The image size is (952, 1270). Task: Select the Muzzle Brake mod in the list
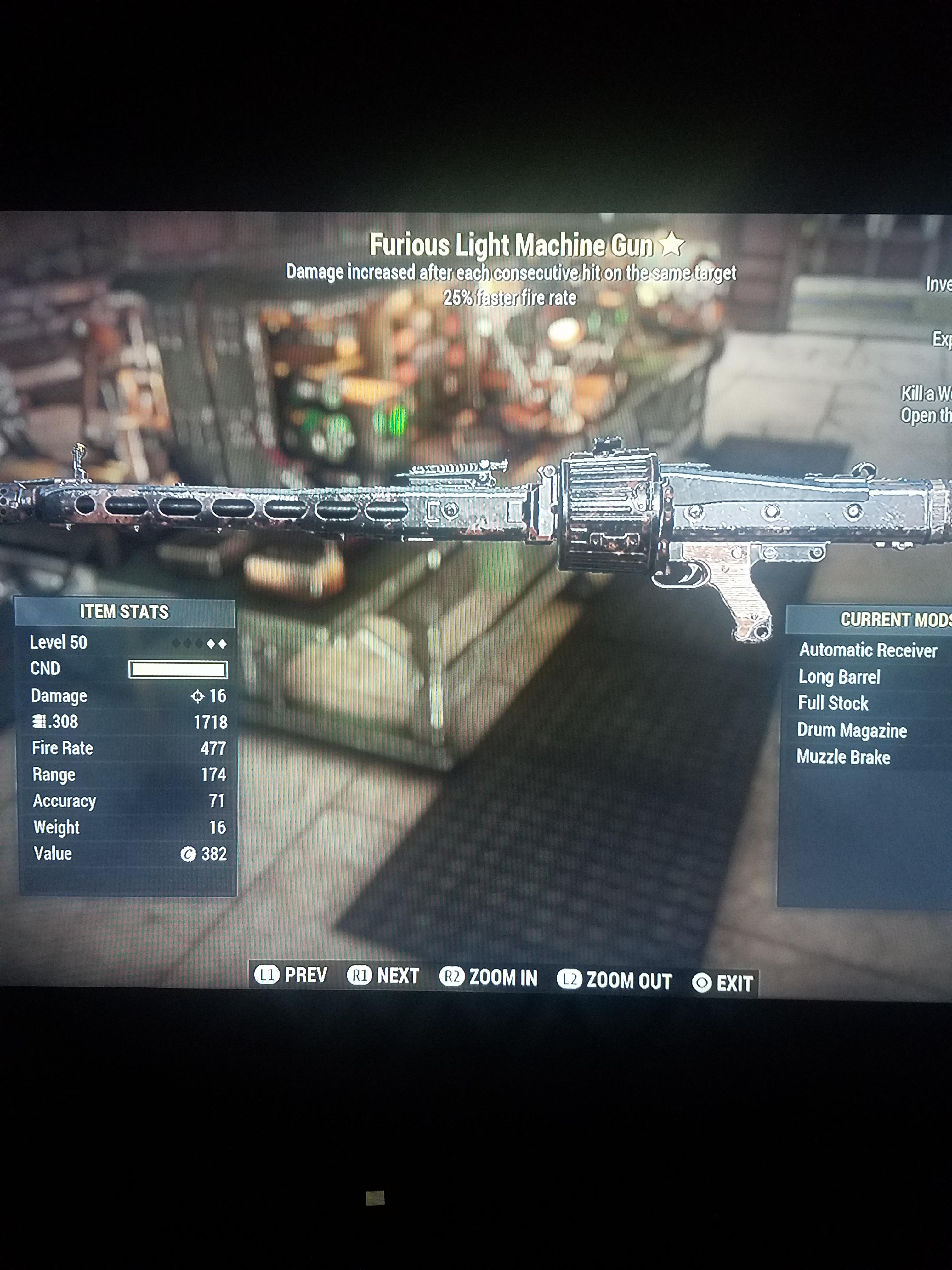844,757
